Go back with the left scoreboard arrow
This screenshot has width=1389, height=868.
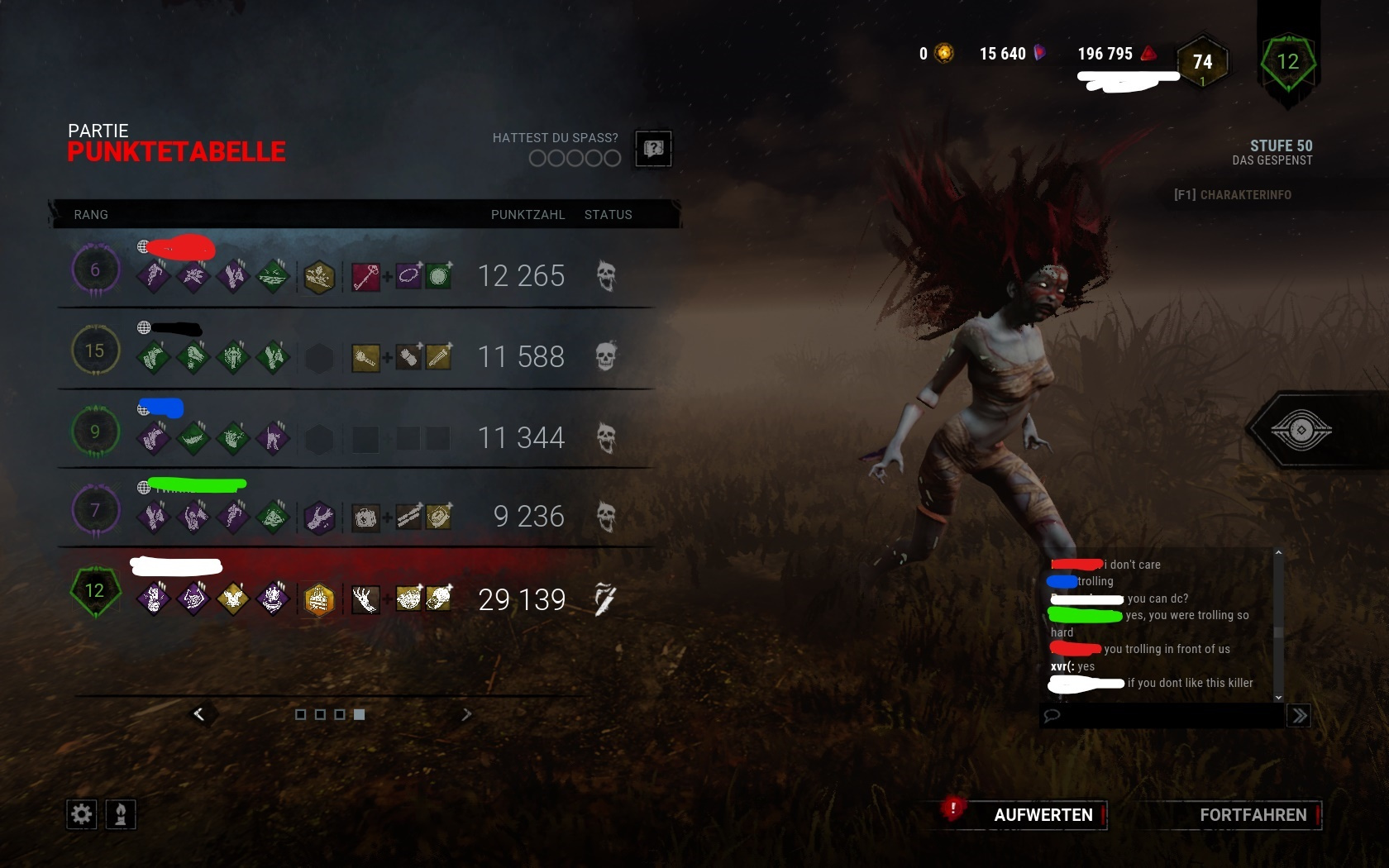tap(199, 713)
